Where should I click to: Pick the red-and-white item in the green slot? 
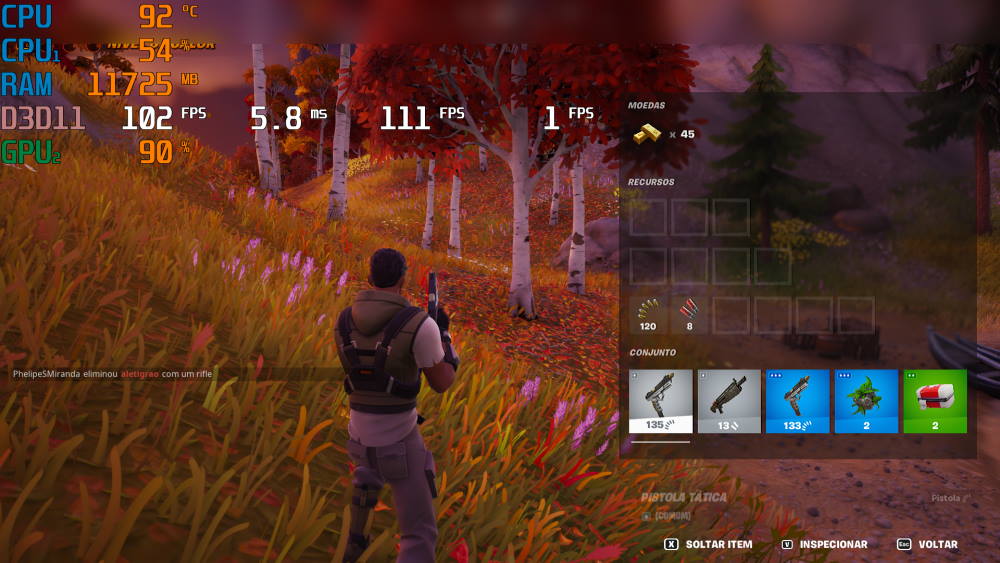934,400
